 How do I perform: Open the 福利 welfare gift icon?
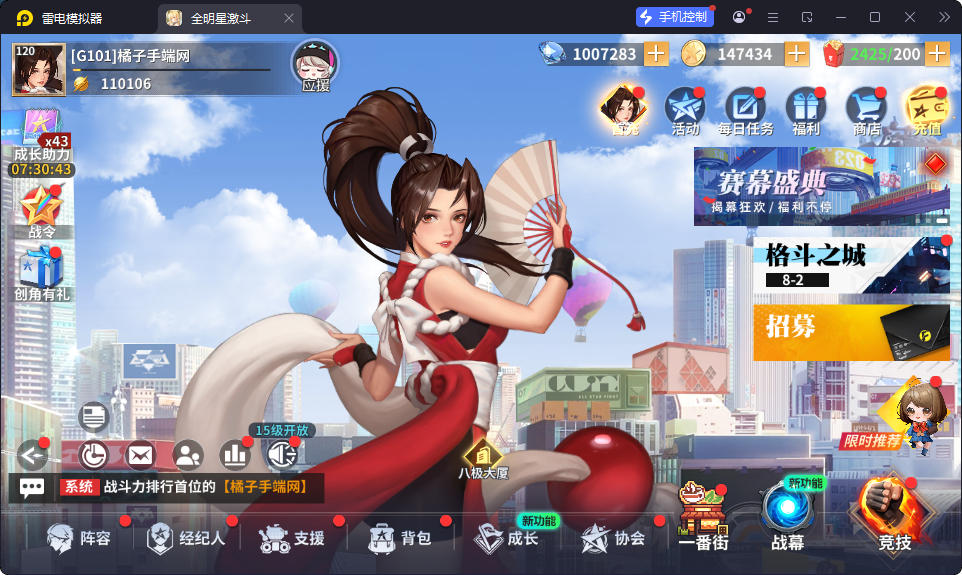pos(805,110)
